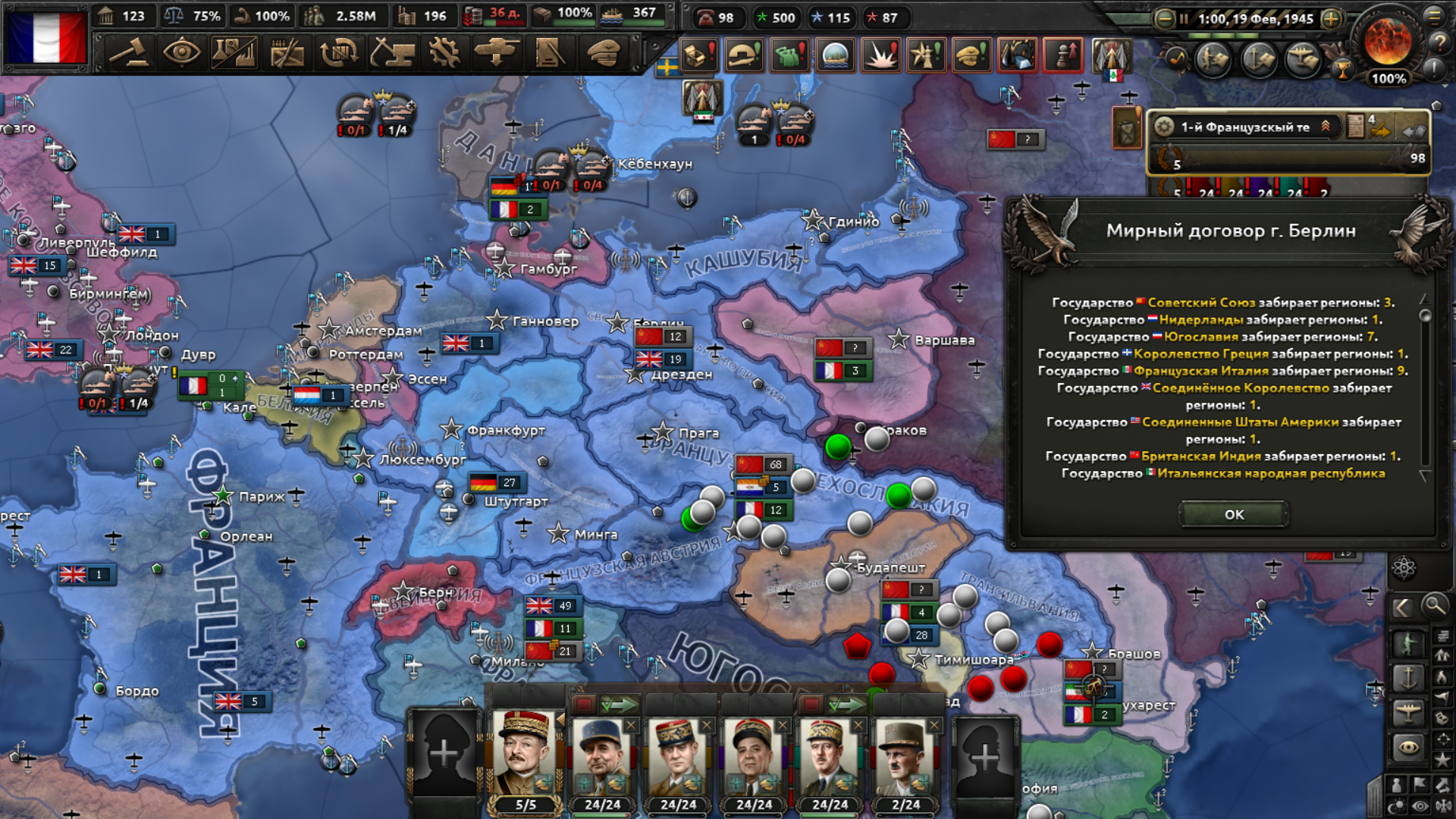Open the music player note icon
The height and width of the screenshot is (819, 1456).
tap(1176, 58)
